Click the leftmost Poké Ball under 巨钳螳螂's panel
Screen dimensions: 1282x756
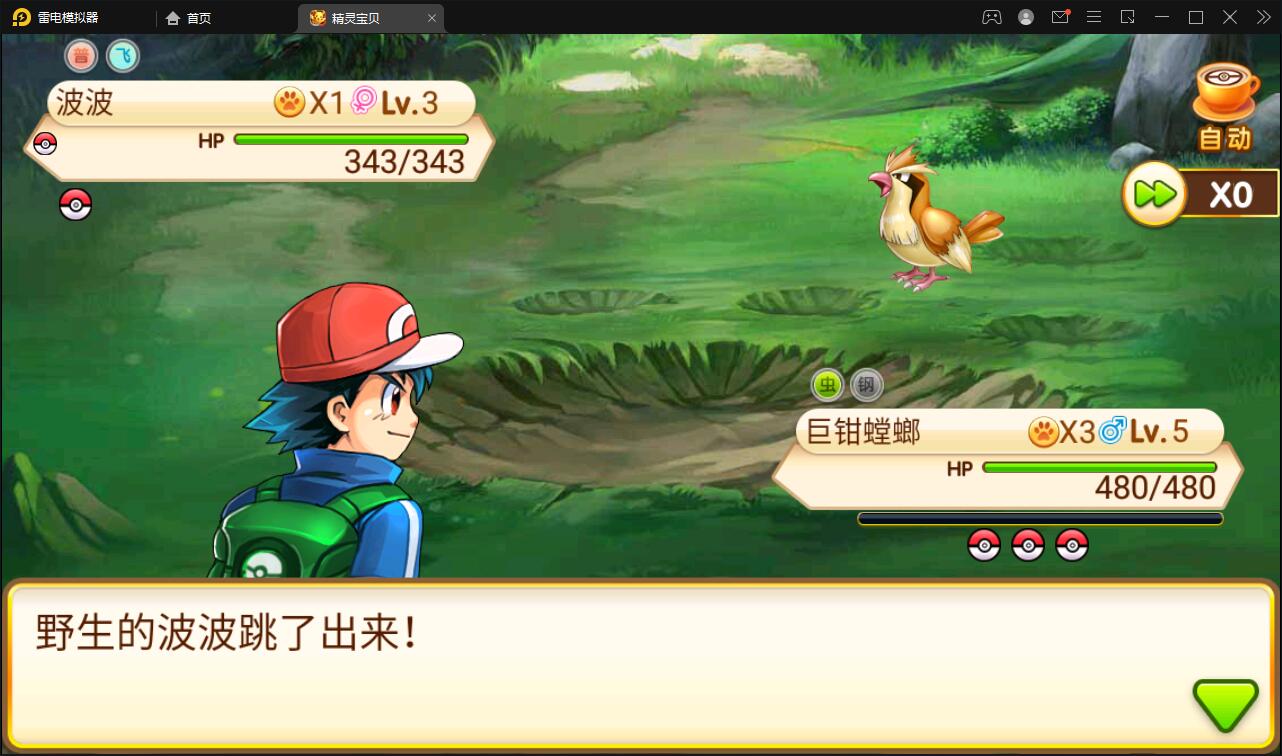click(984, 545)
